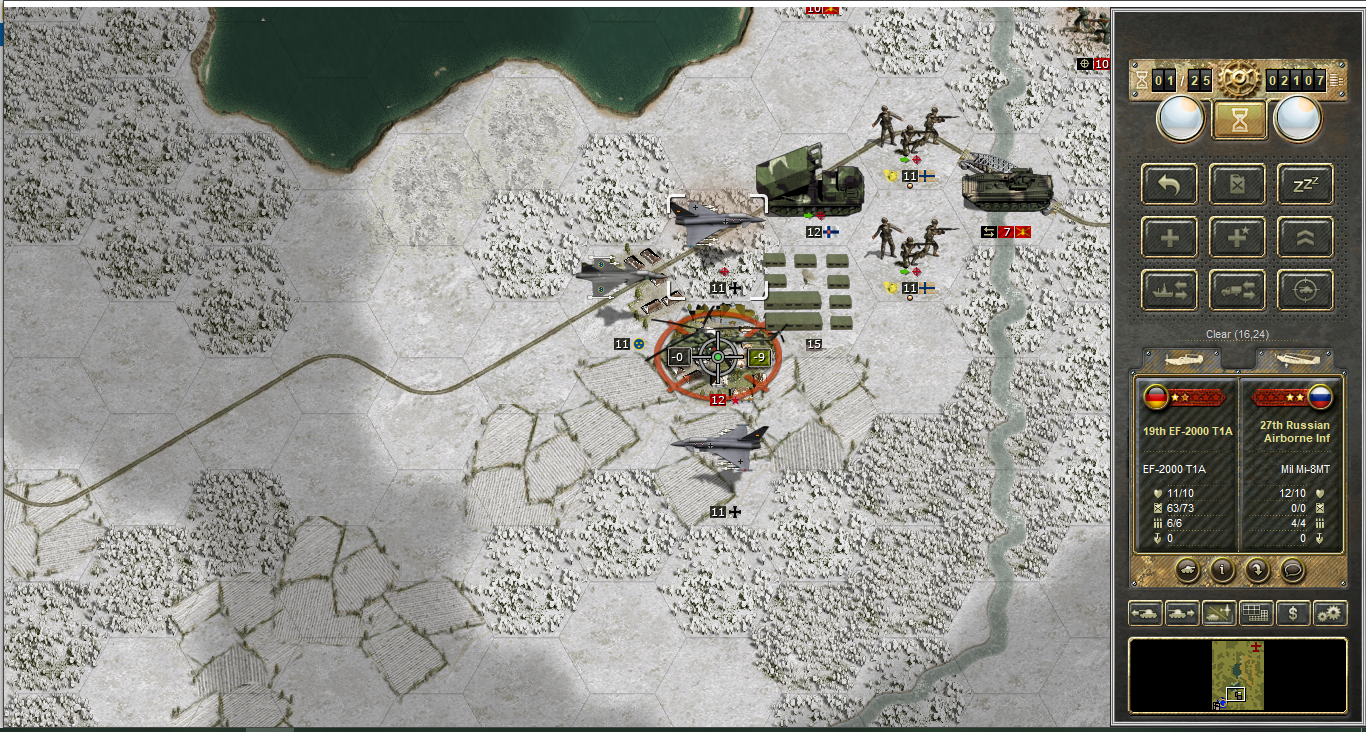Undo the last move with the arrow button
Screen dimensions: 1366x732
1170,185
